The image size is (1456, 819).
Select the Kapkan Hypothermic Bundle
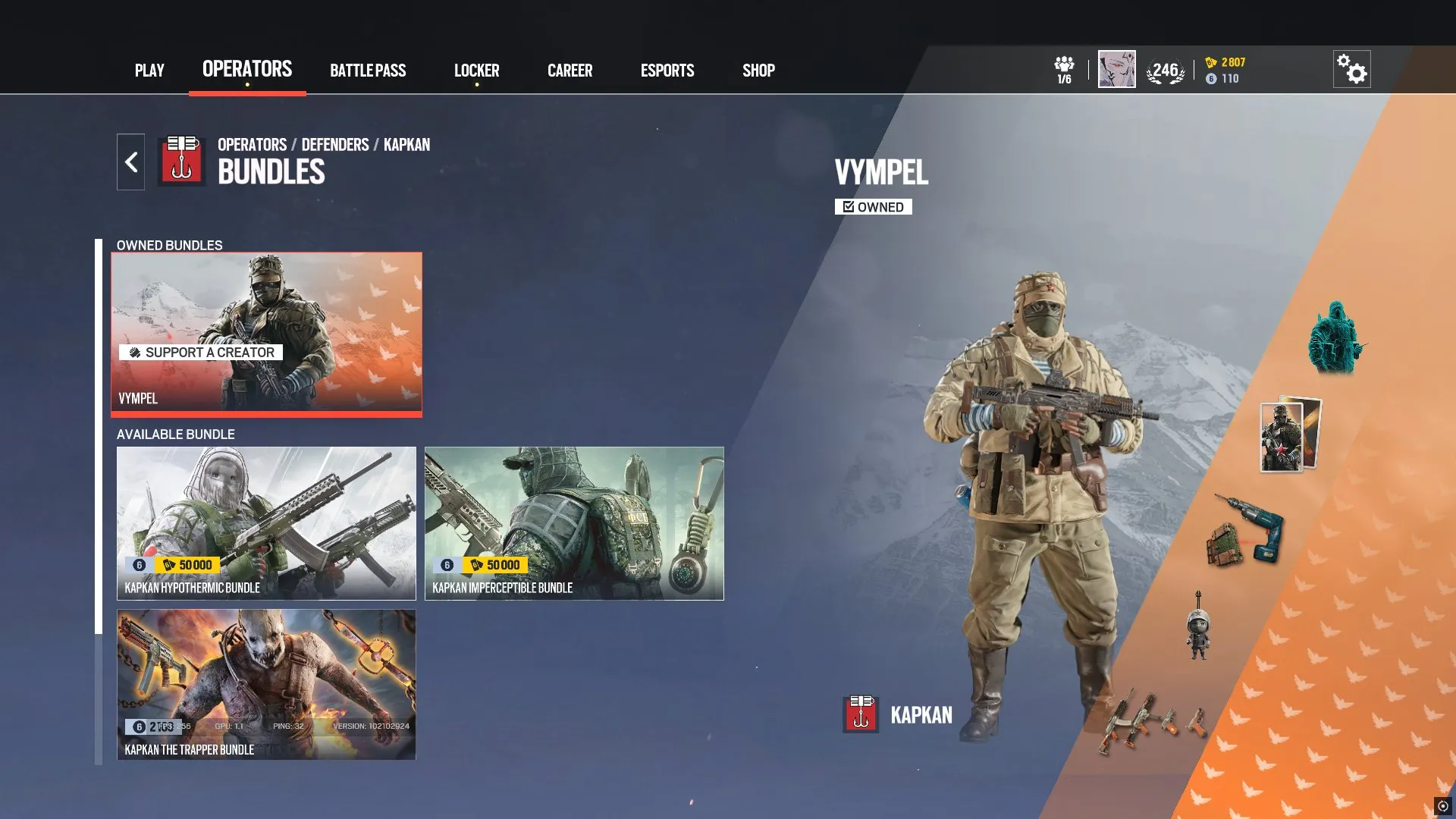click(265, 523)
